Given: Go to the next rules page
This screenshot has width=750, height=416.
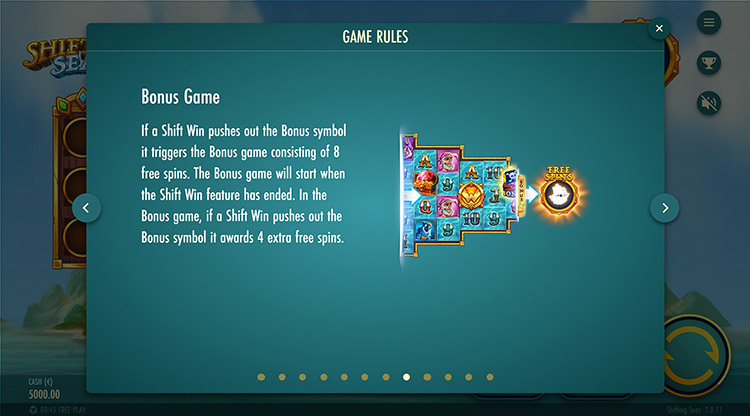Looking at the screenshot, I should click(665, 207).
